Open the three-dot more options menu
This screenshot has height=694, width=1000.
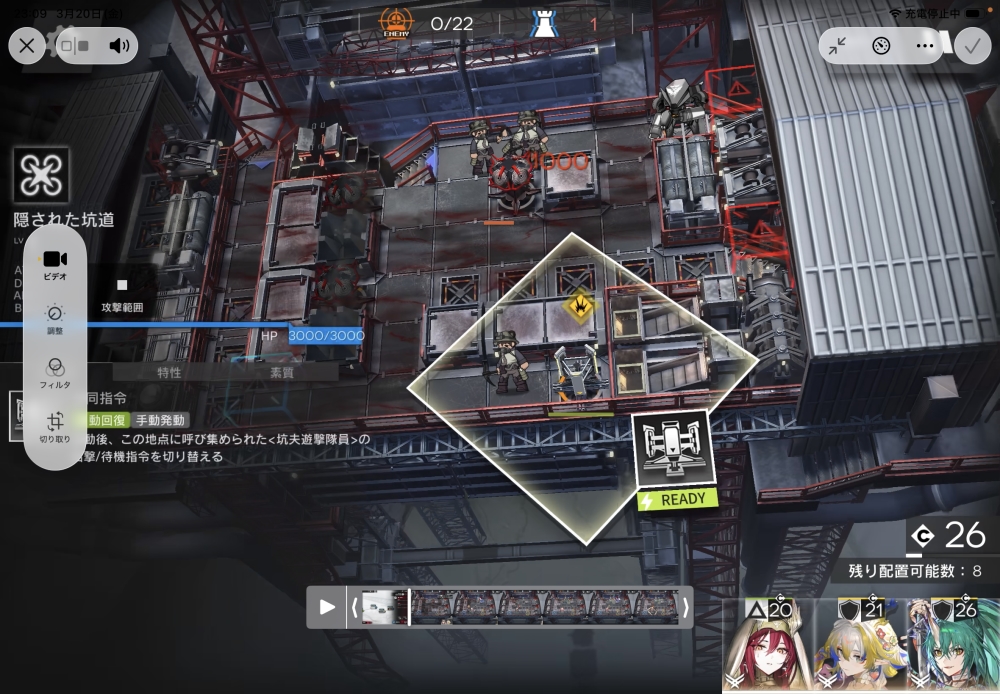click(925, 45)
